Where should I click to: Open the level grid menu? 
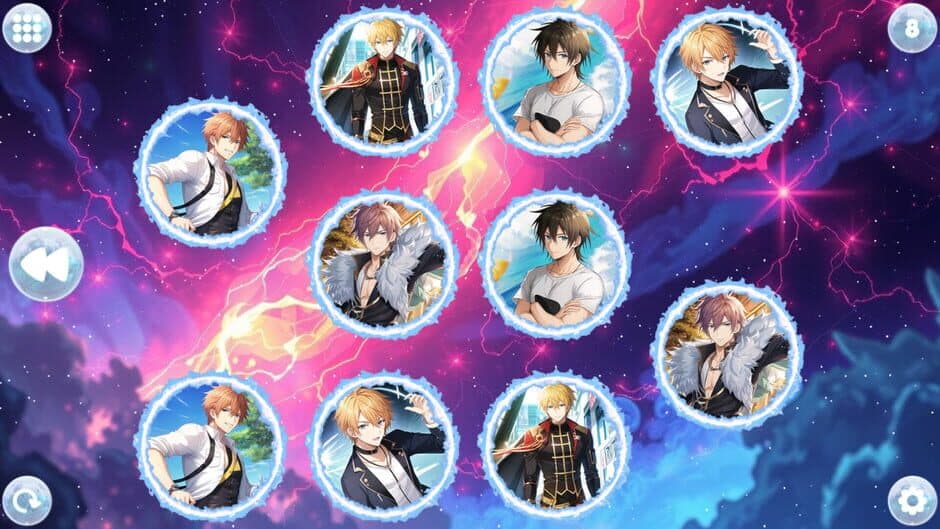27,27
